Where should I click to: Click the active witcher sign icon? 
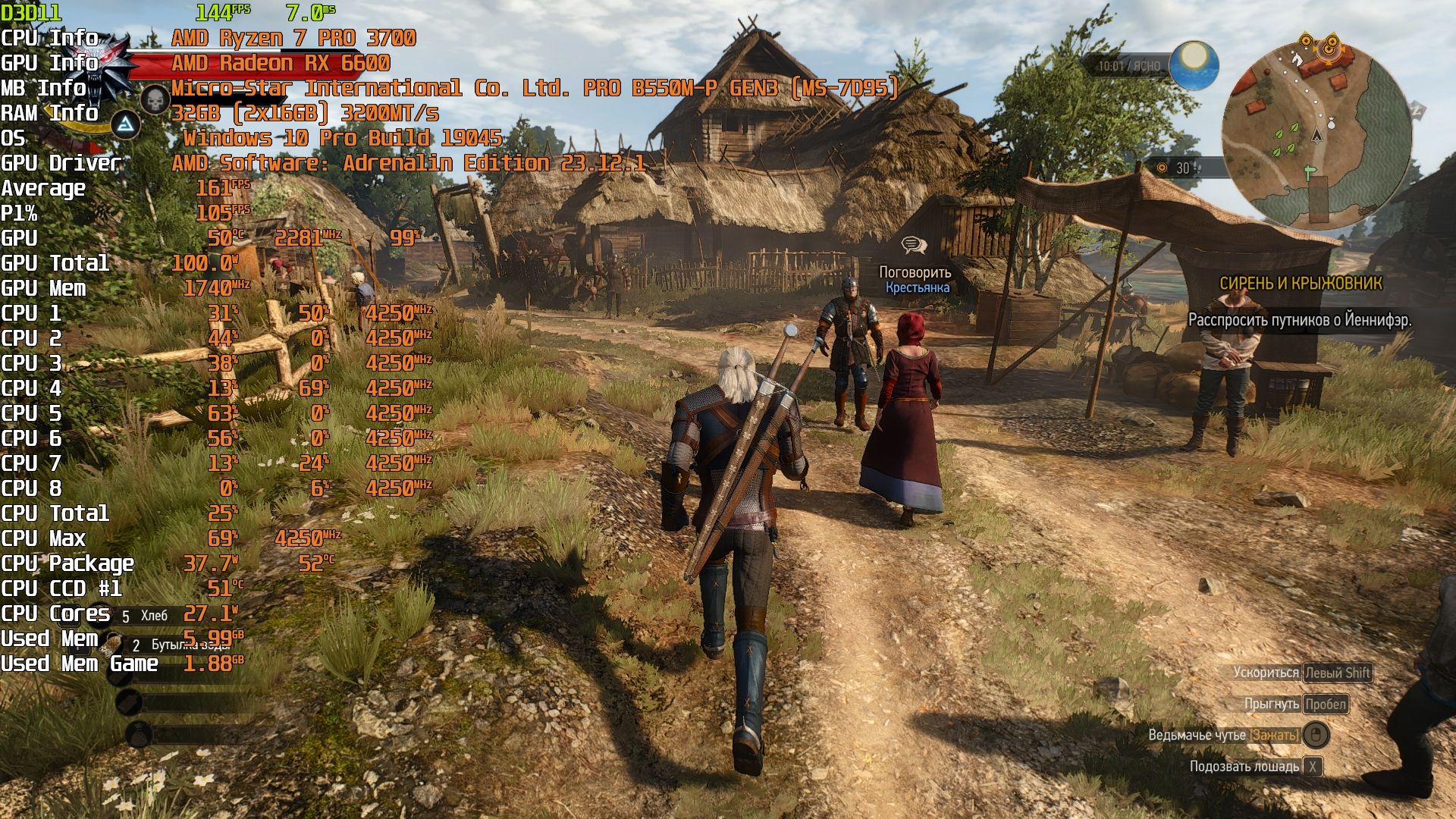[x=125, y=125]
